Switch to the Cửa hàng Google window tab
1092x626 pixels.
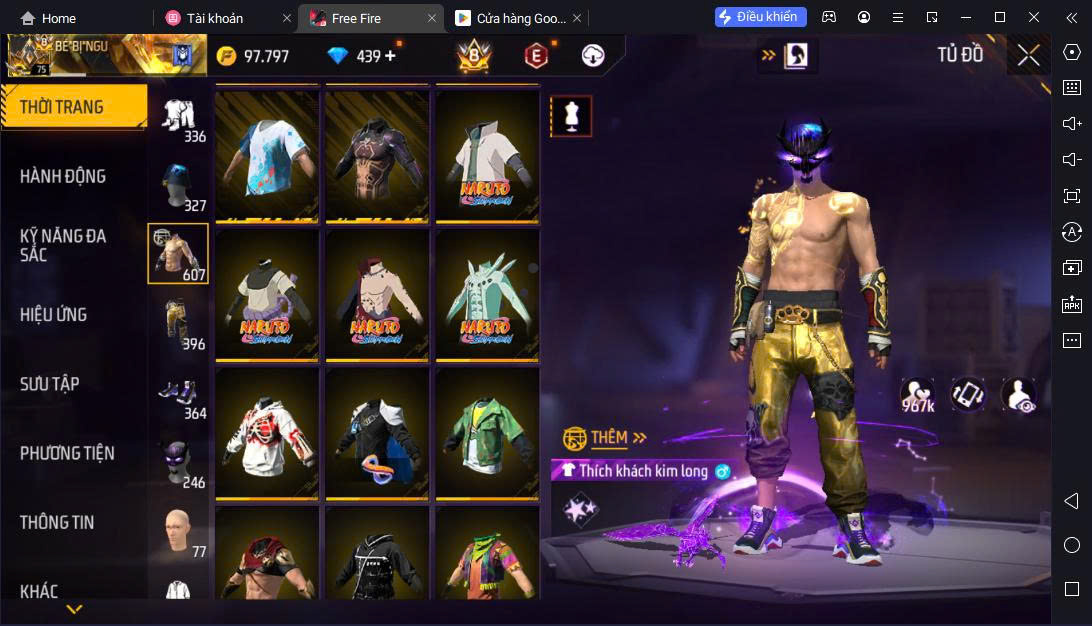pos(510,18)
